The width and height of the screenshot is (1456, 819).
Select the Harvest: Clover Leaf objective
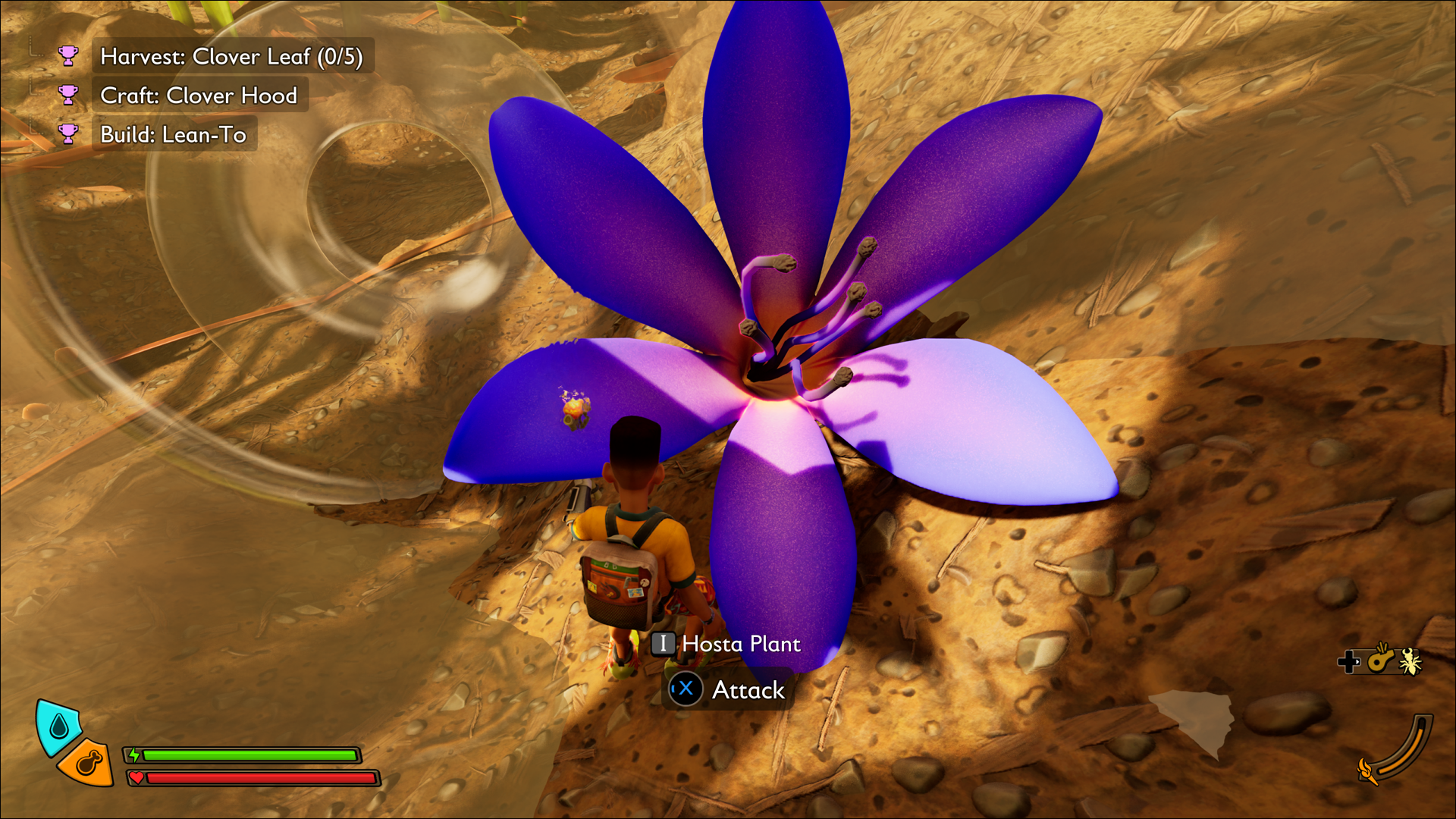pyautogui.click(x=231, y=57)
